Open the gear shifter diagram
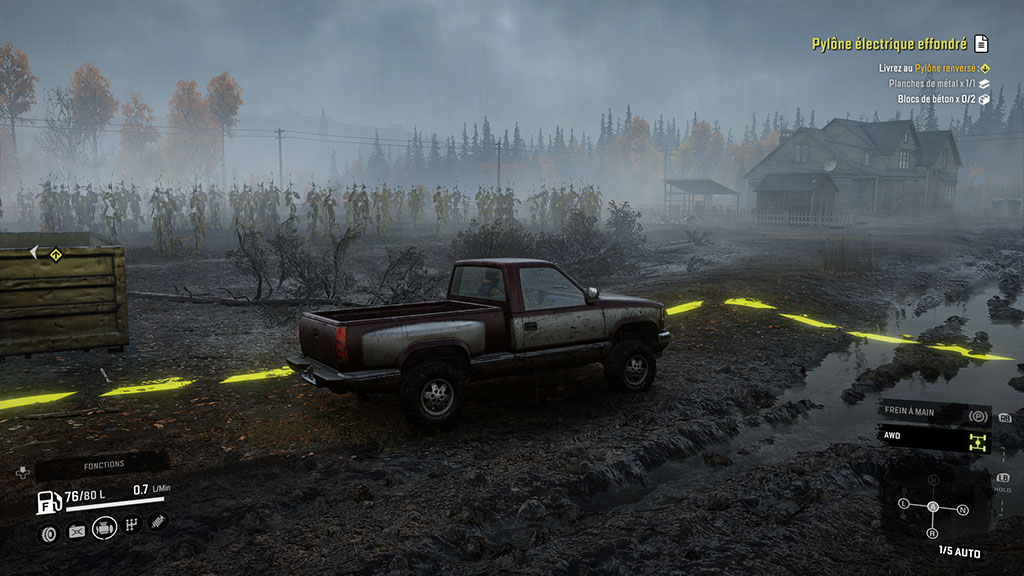This screenshot has height=576, width=1024. click(x=934, y=507)
